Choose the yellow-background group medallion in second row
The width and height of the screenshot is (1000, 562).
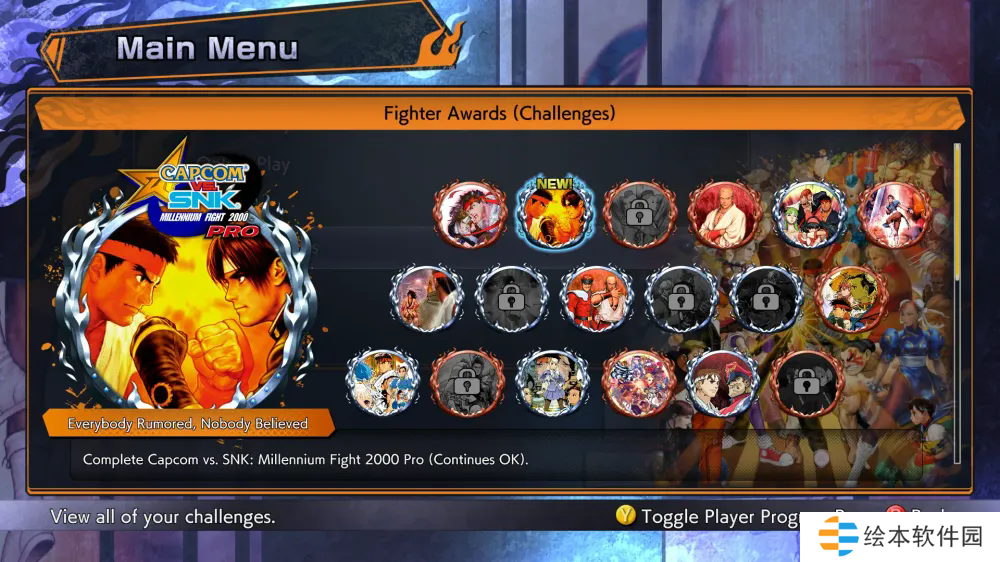(852, 299)
